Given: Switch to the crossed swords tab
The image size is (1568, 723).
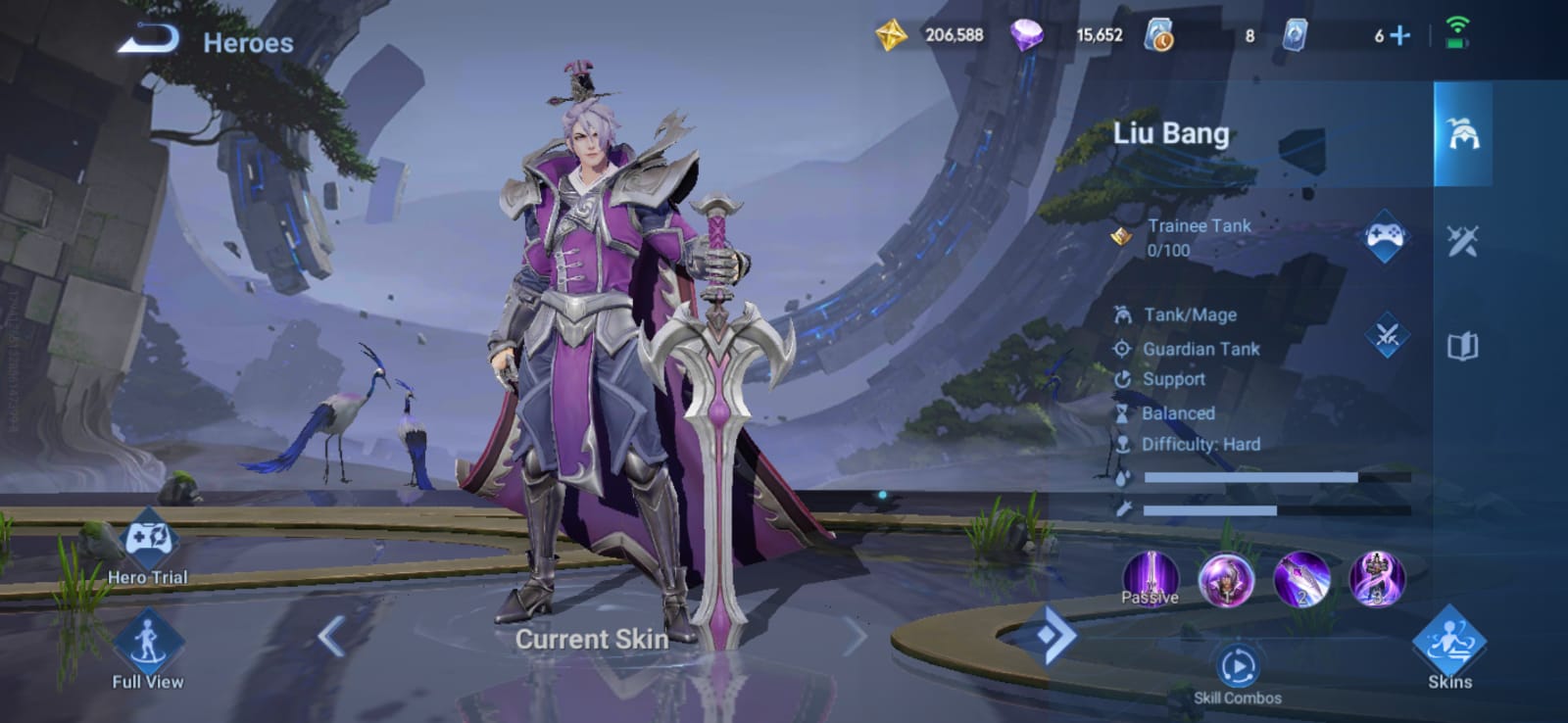Looking at the screenshot, I should [1463, 240].
